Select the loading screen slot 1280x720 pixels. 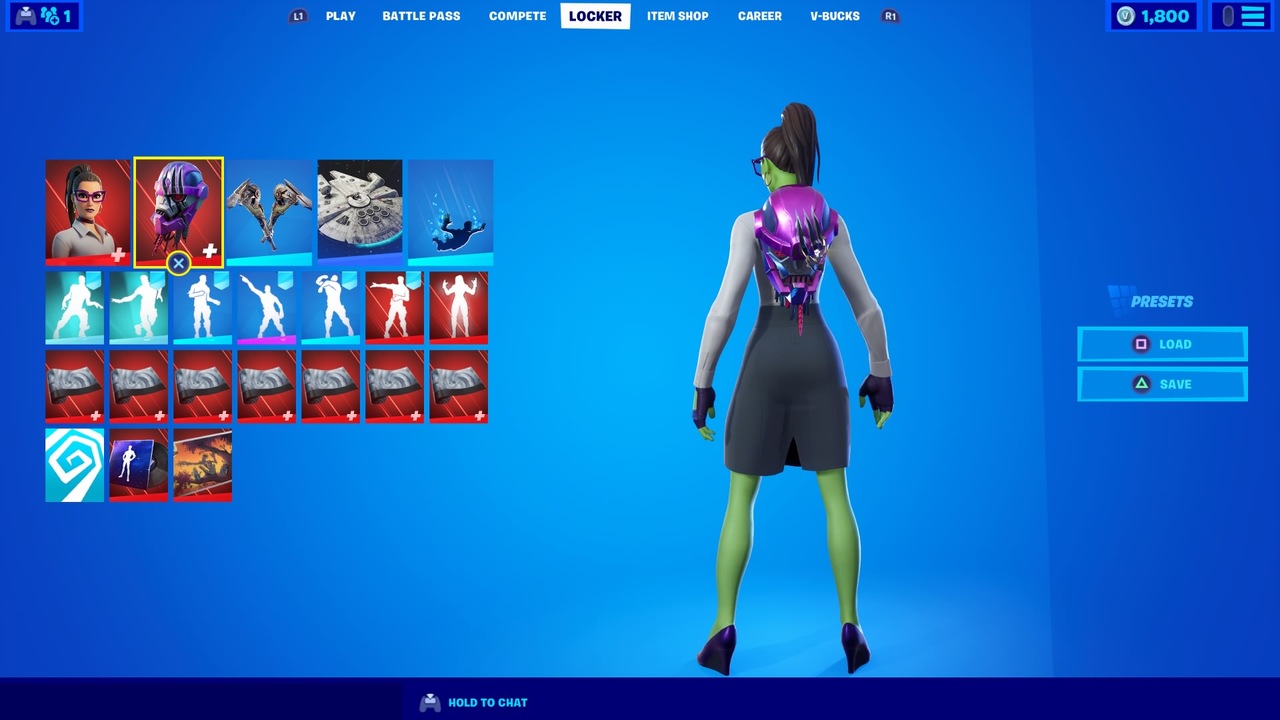coord(202,465)
